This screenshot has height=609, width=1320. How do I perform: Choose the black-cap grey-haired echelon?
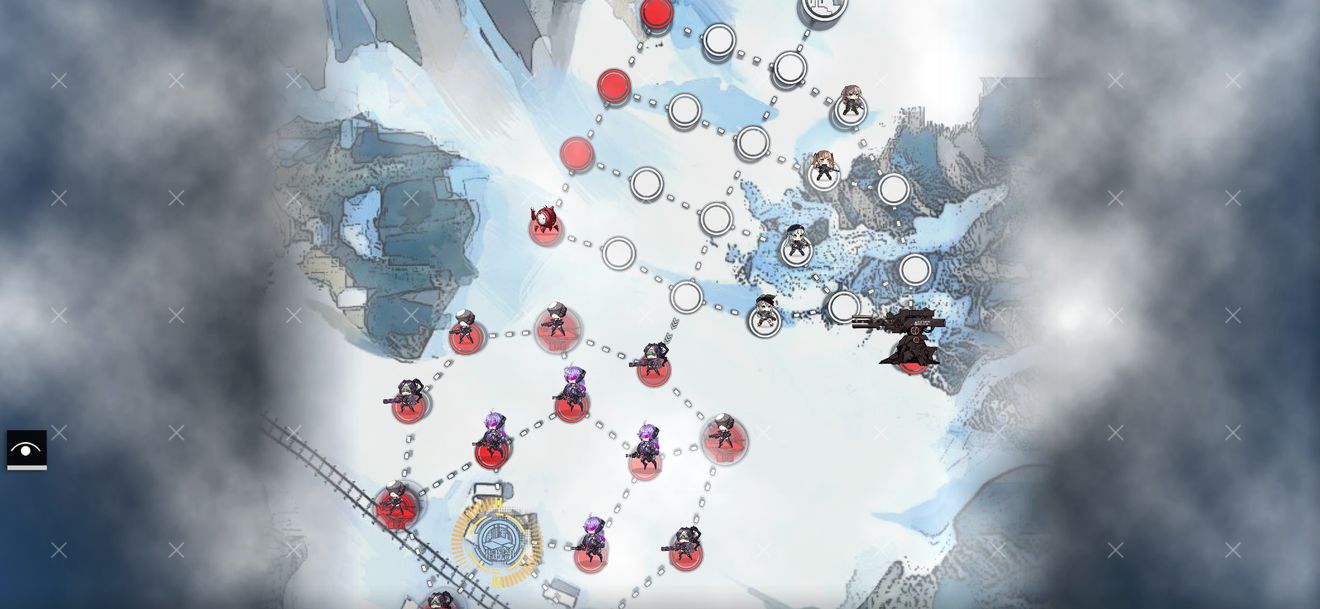click(x=766, y=314)
